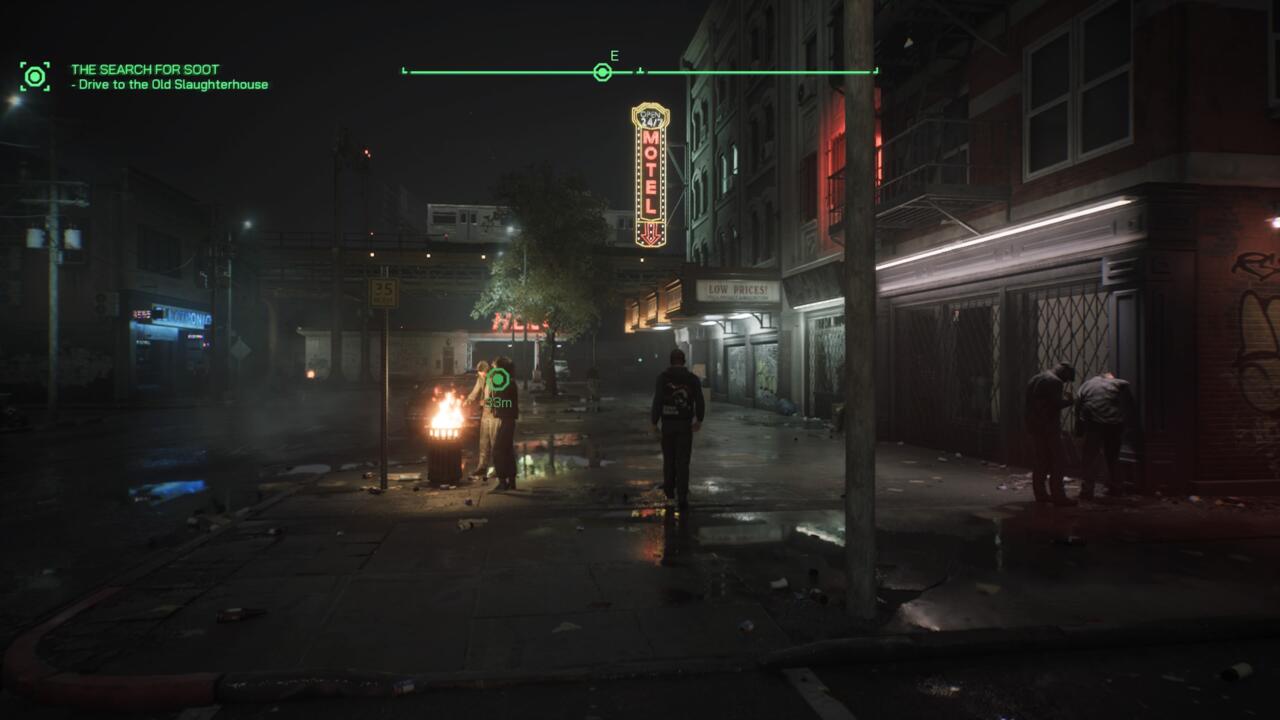The width and height of the screenshot is (1280, 720).
Task: Select the green waypoint marker near the fire
Action: [x=498, y=379]
